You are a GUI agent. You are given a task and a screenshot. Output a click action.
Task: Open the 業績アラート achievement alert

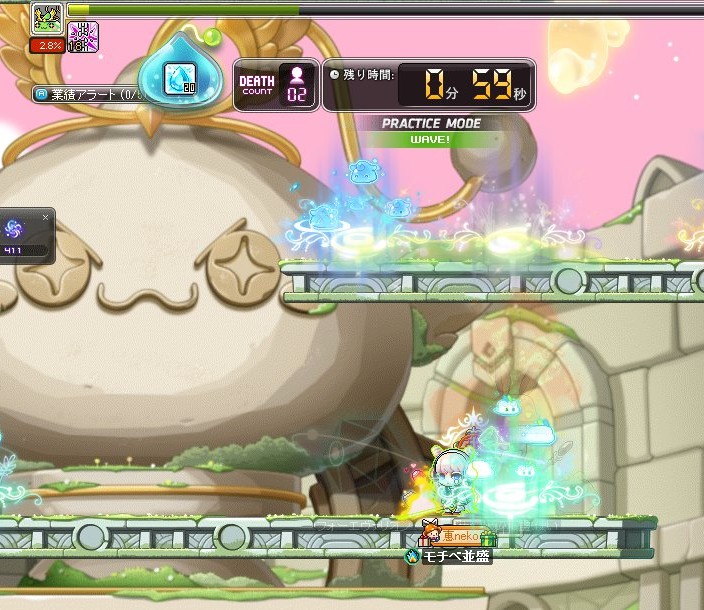point(90,95)
